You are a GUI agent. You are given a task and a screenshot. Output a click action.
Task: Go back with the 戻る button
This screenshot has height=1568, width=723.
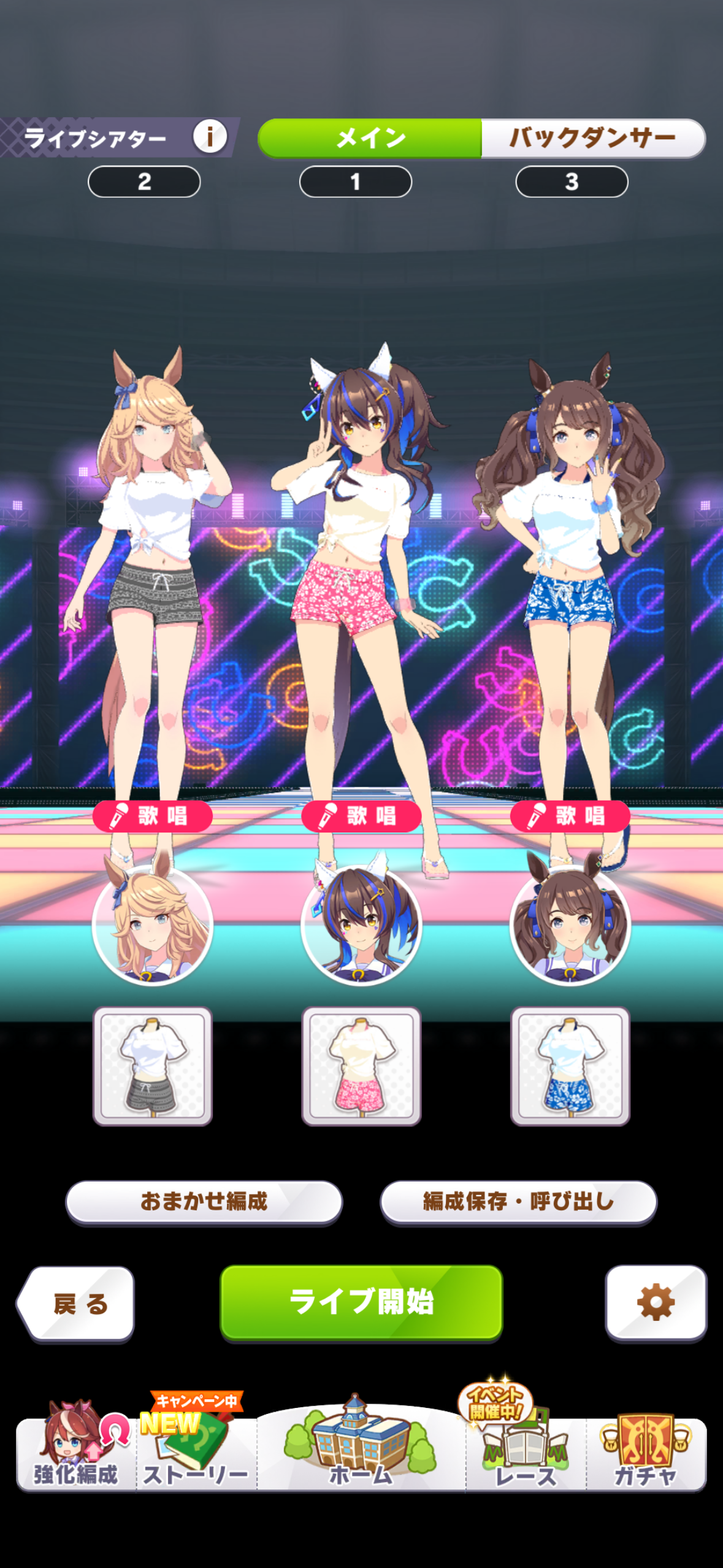coord(77,1303)
